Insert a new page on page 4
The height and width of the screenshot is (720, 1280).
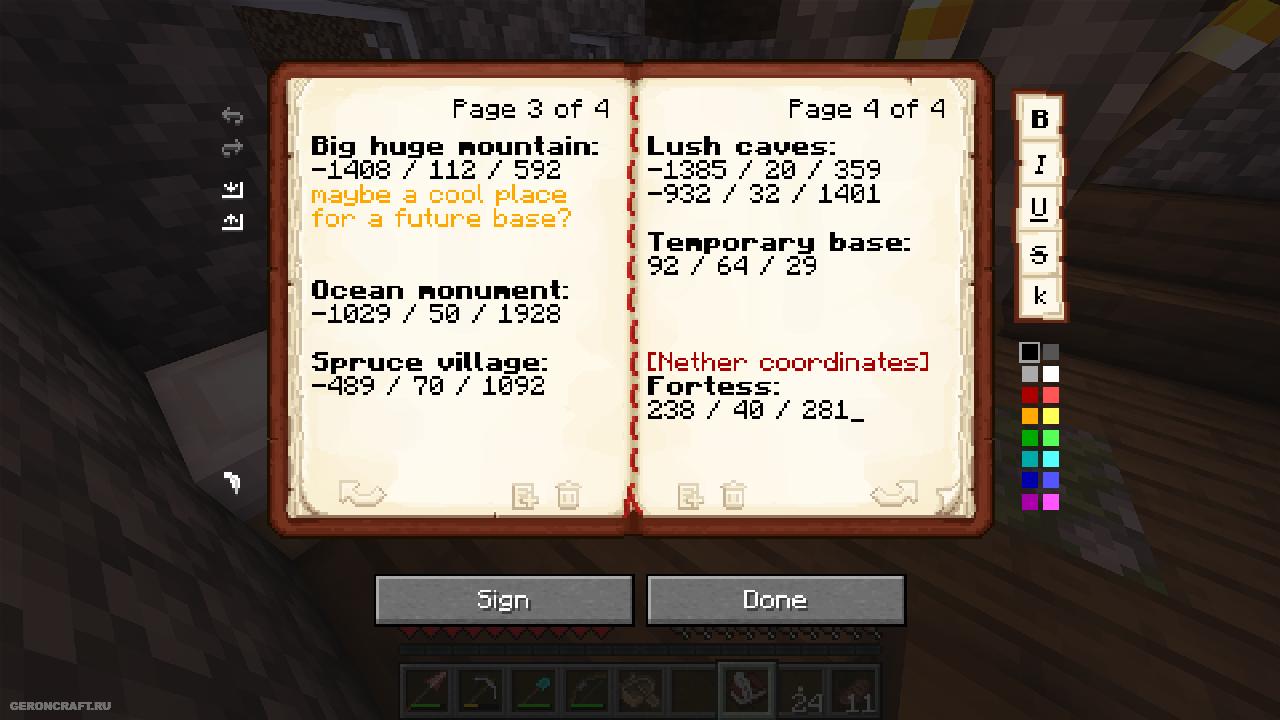690,495
